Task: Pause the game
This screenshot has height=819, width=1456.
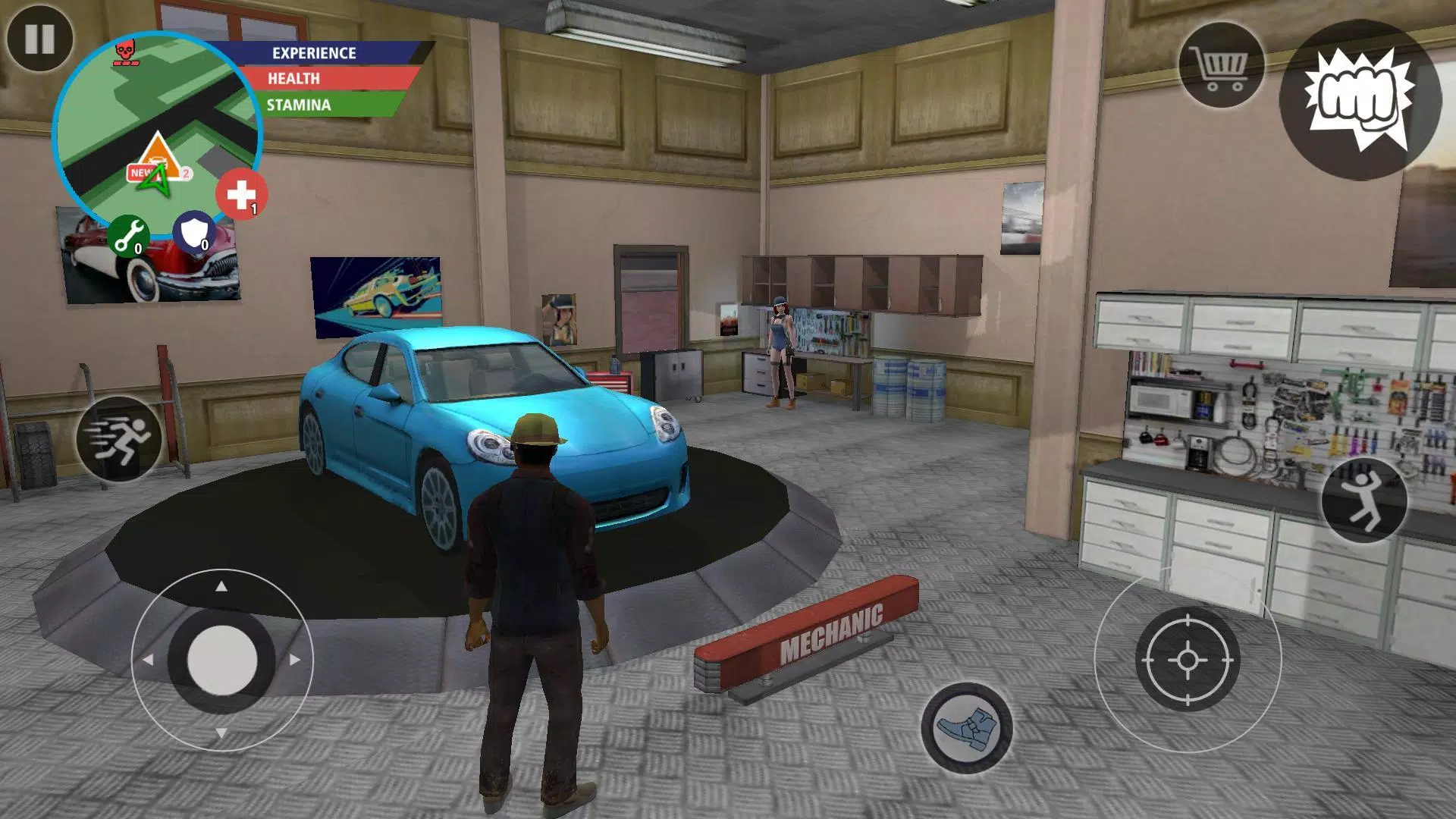Action: 39,39
